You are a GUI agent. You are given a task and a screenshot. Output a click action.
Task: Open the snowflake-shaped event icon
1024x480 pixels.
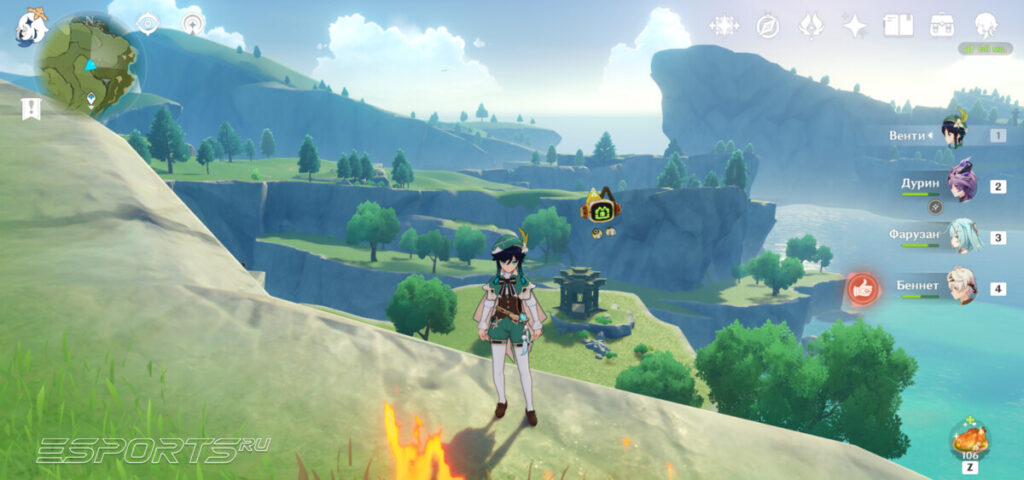pyautogui.click(x=723, y=26)
